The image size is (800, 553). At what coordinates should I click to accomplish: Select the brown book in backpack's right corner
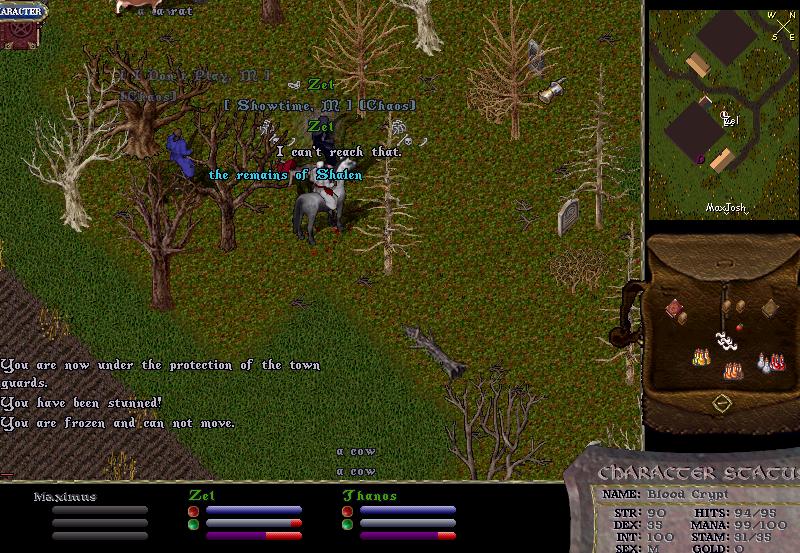(x=770, y=309)
